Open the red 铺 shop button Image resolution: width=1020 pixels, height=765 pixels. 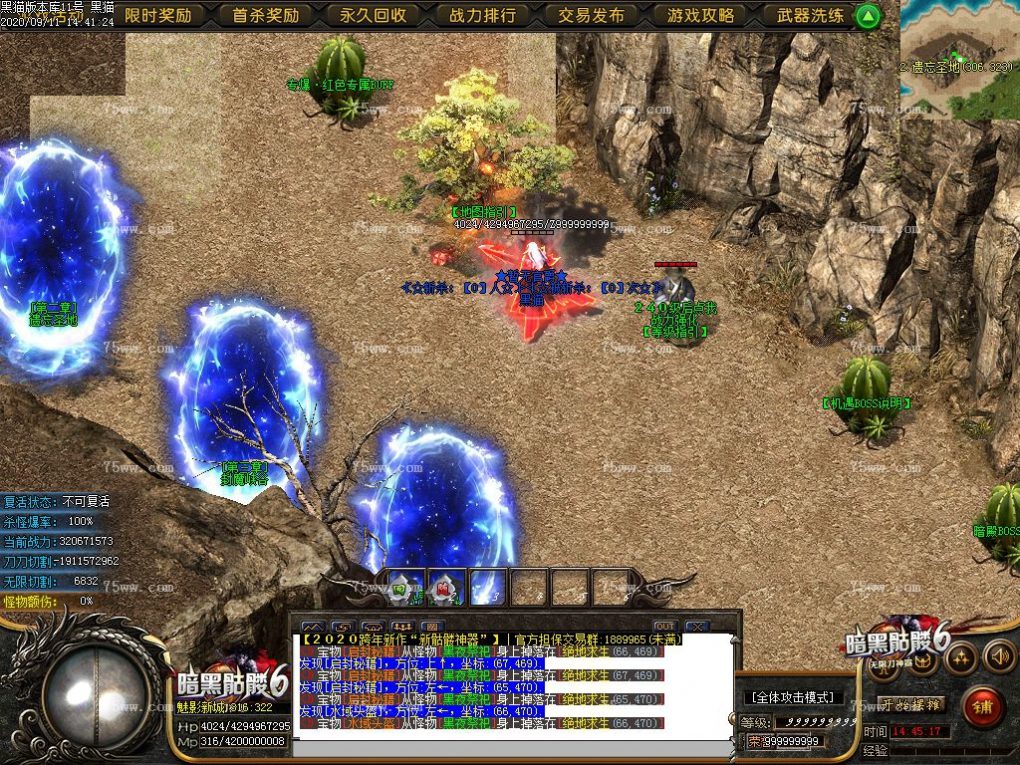(x=983, y=707)
